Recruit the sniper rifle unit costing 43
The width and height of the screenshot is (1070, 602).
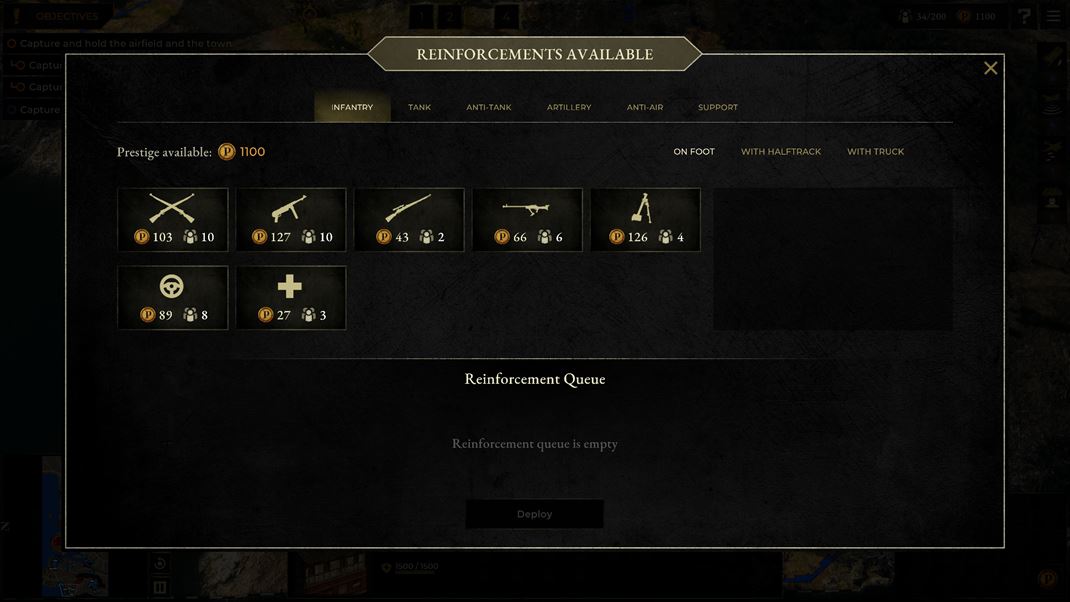coord(409,220)
